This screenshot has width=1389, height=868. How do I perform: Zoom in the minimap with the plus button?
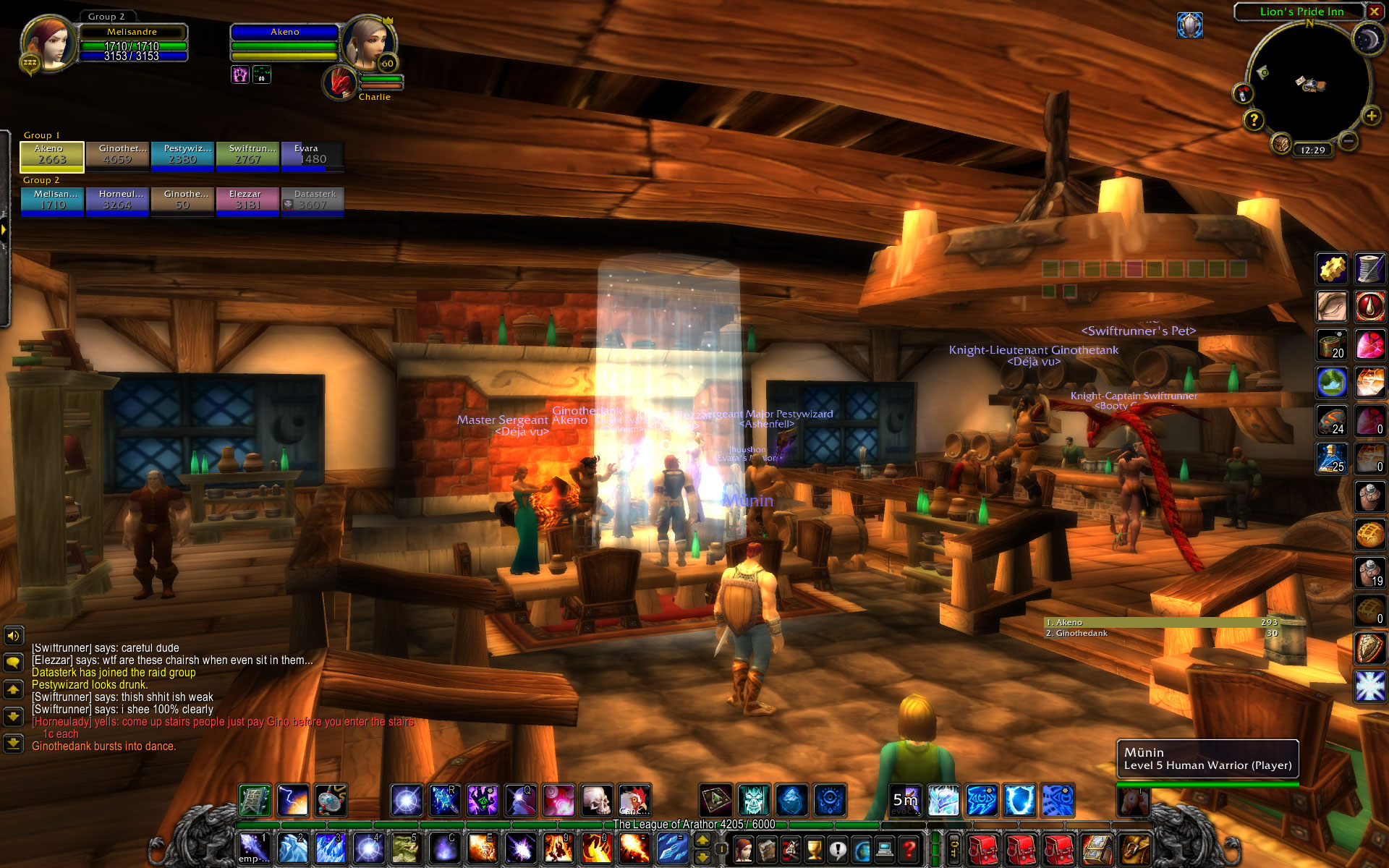(x=1370, y=116)
